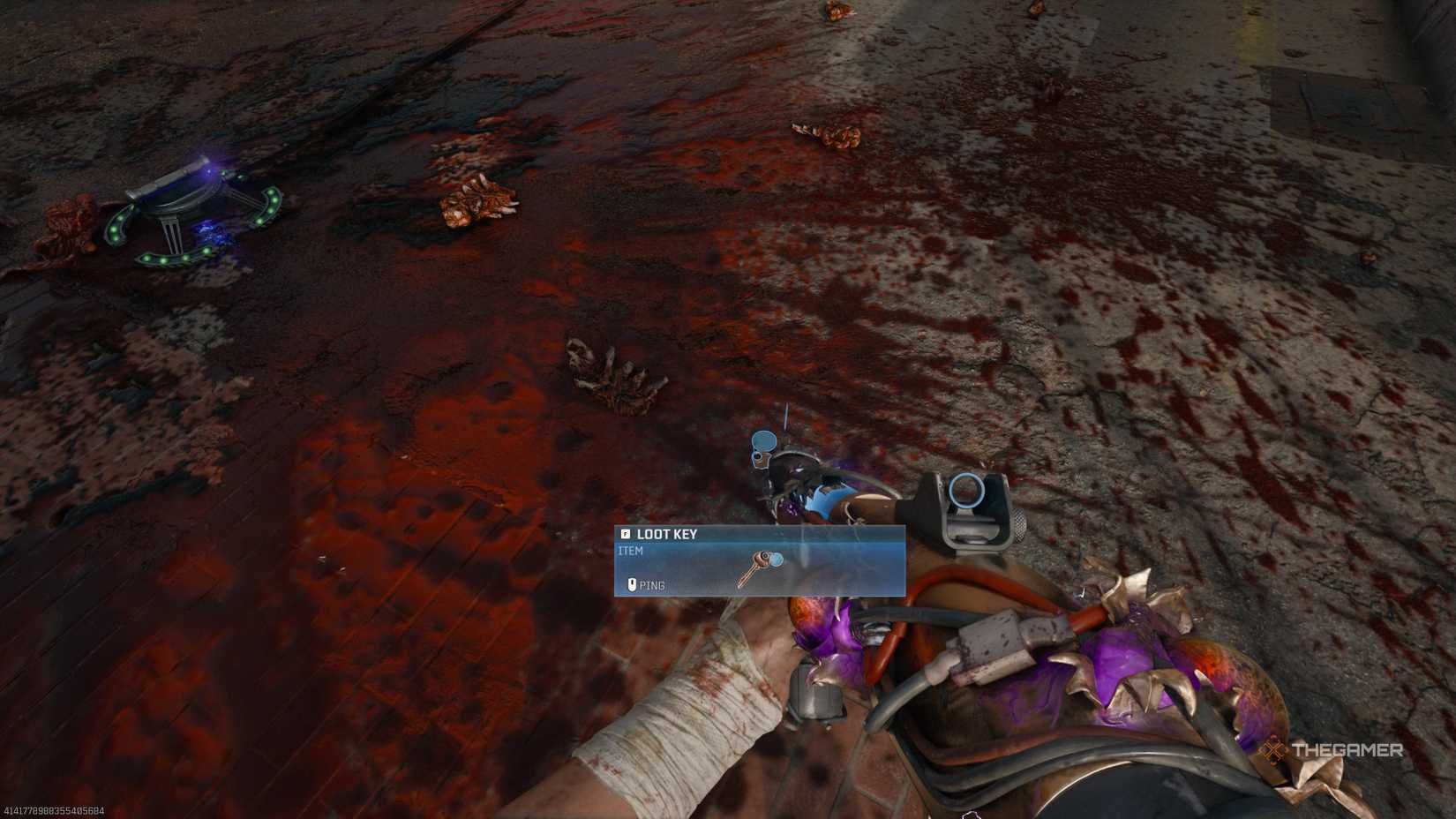Click the F key icon on the loot prompt

point(627,534)
